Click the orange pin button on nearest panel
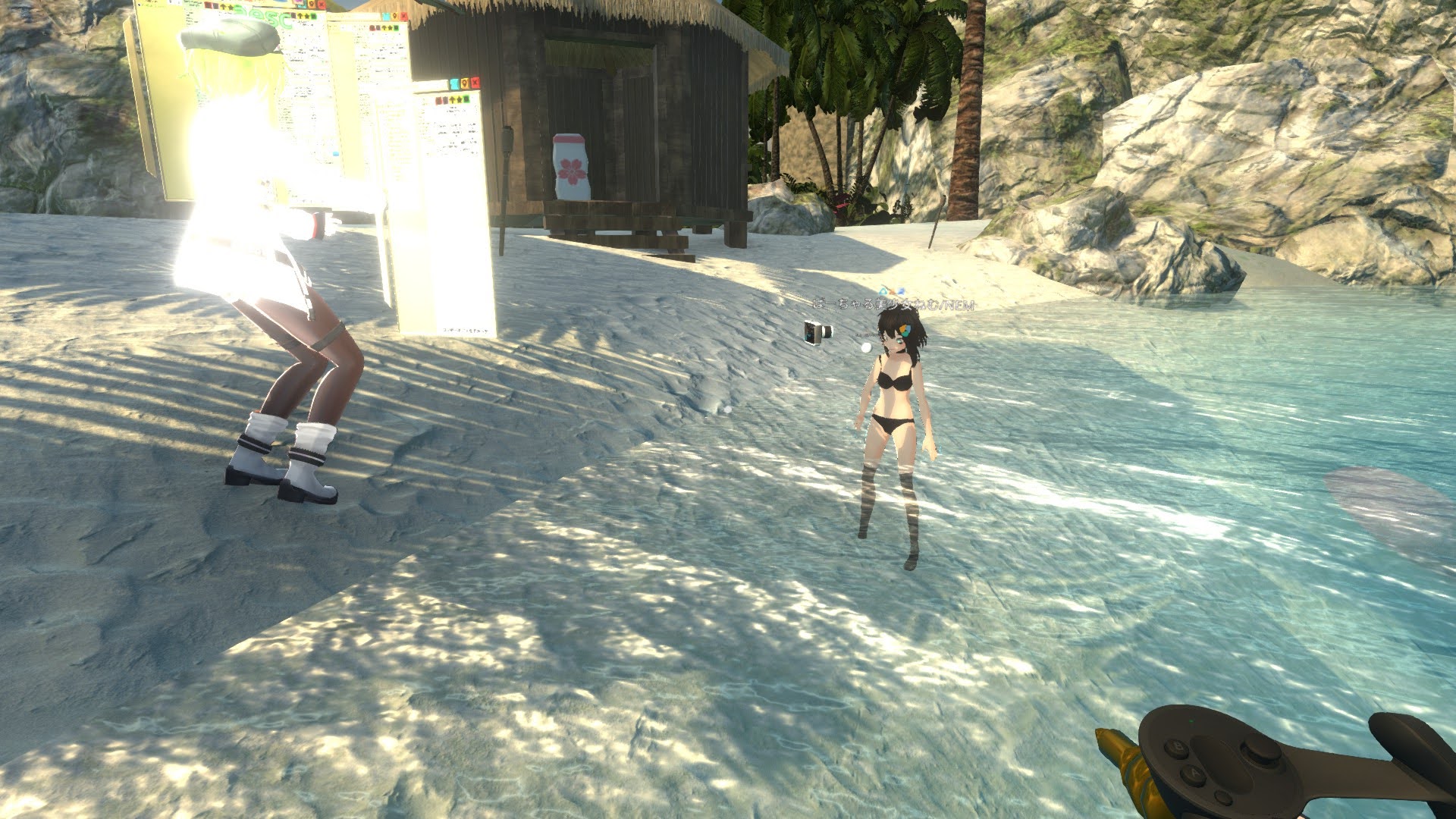This screenshot has height=819, width=1456. pos(464,83)
